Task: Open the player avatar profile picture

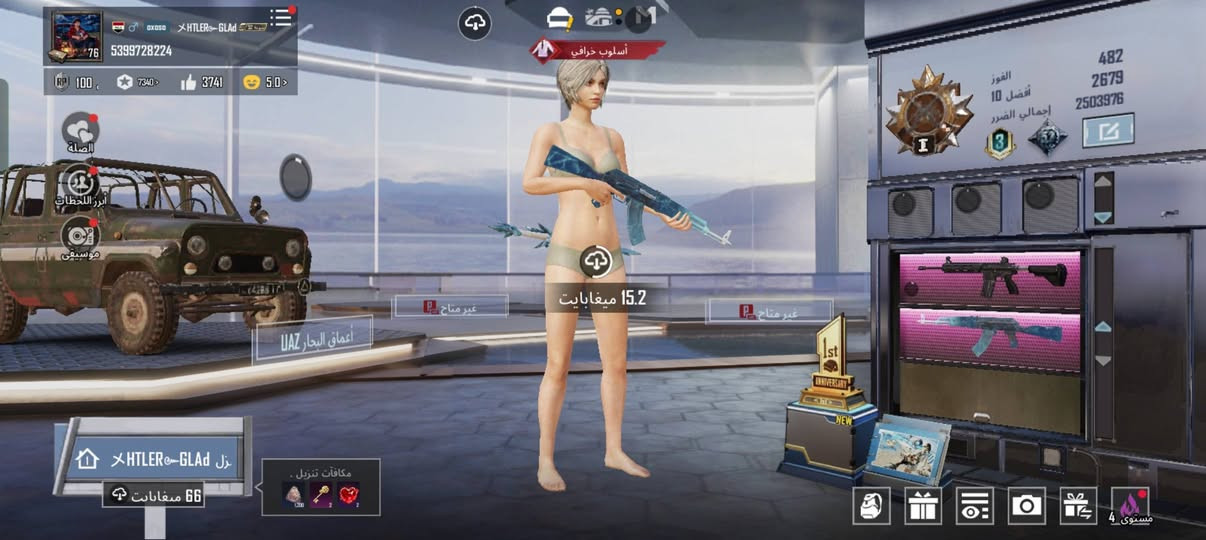Action: pyautogui.click(x=76, y=37)
